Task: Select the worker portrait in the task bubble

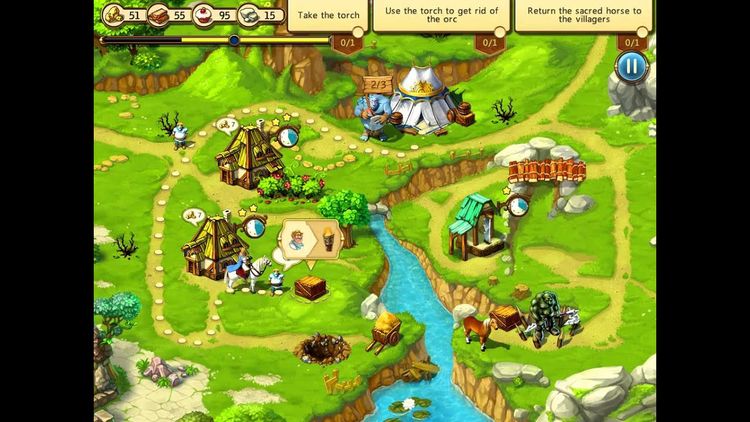Action: point(298,240)
